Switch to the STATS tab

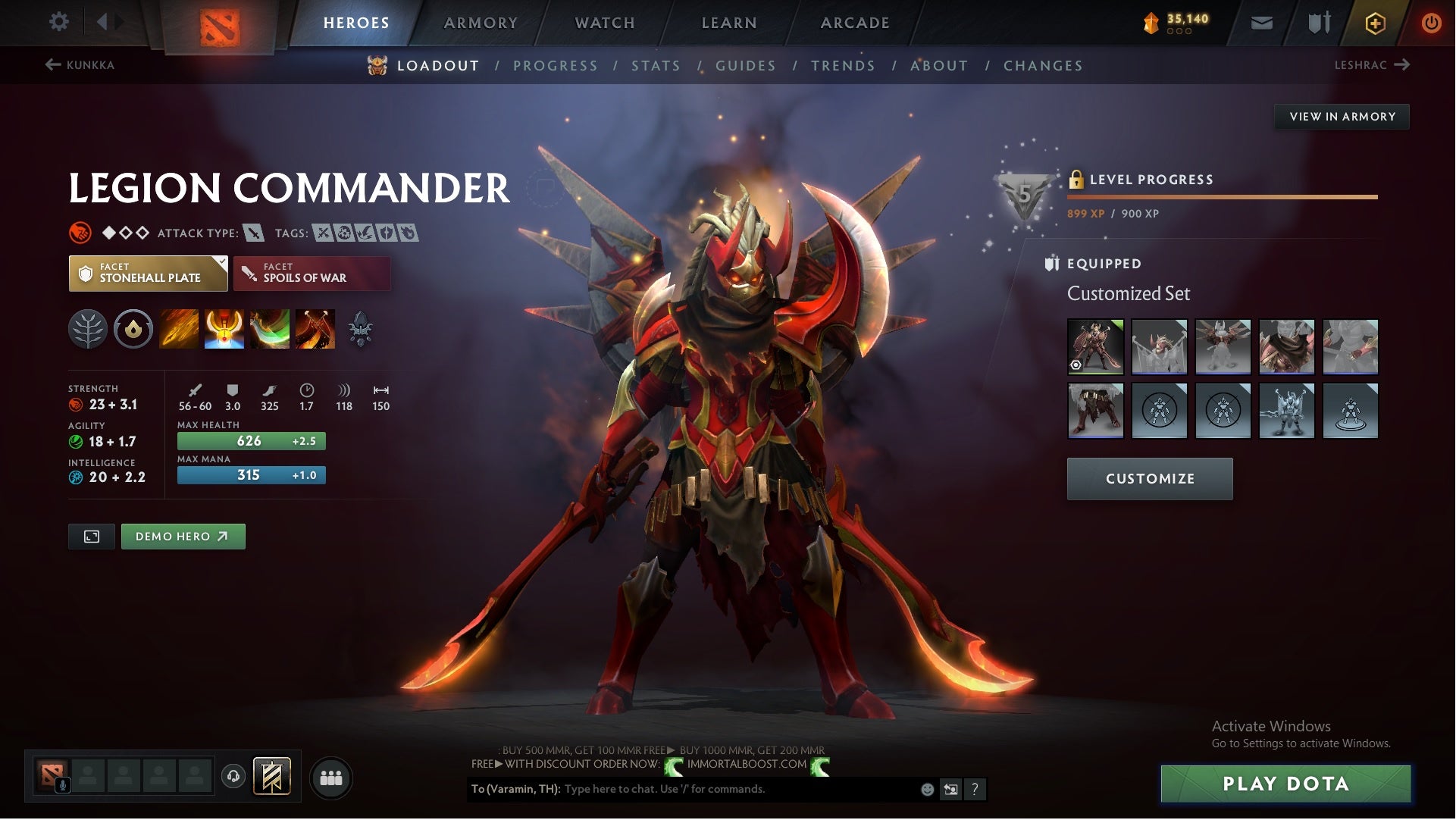pyautogui.click(x=656, y=65)
